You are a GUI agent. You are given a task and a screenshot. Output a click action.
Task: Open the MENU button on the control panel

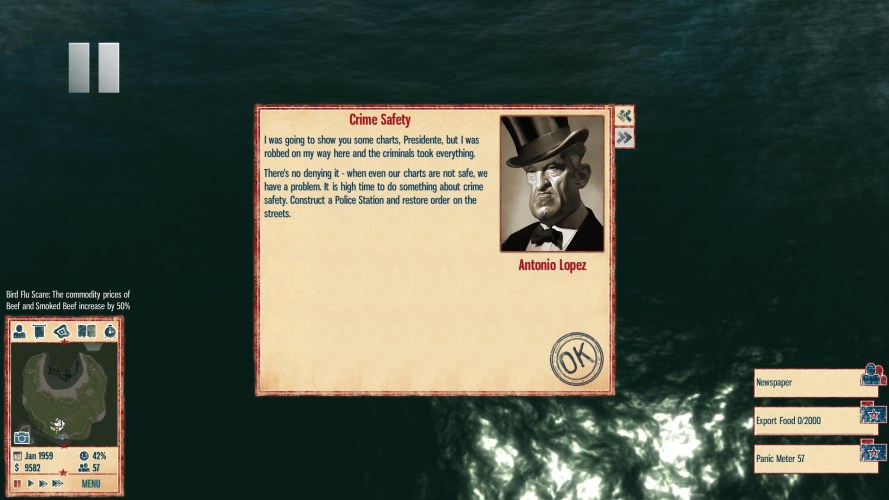pyautogui.click(x=91, y=484)
